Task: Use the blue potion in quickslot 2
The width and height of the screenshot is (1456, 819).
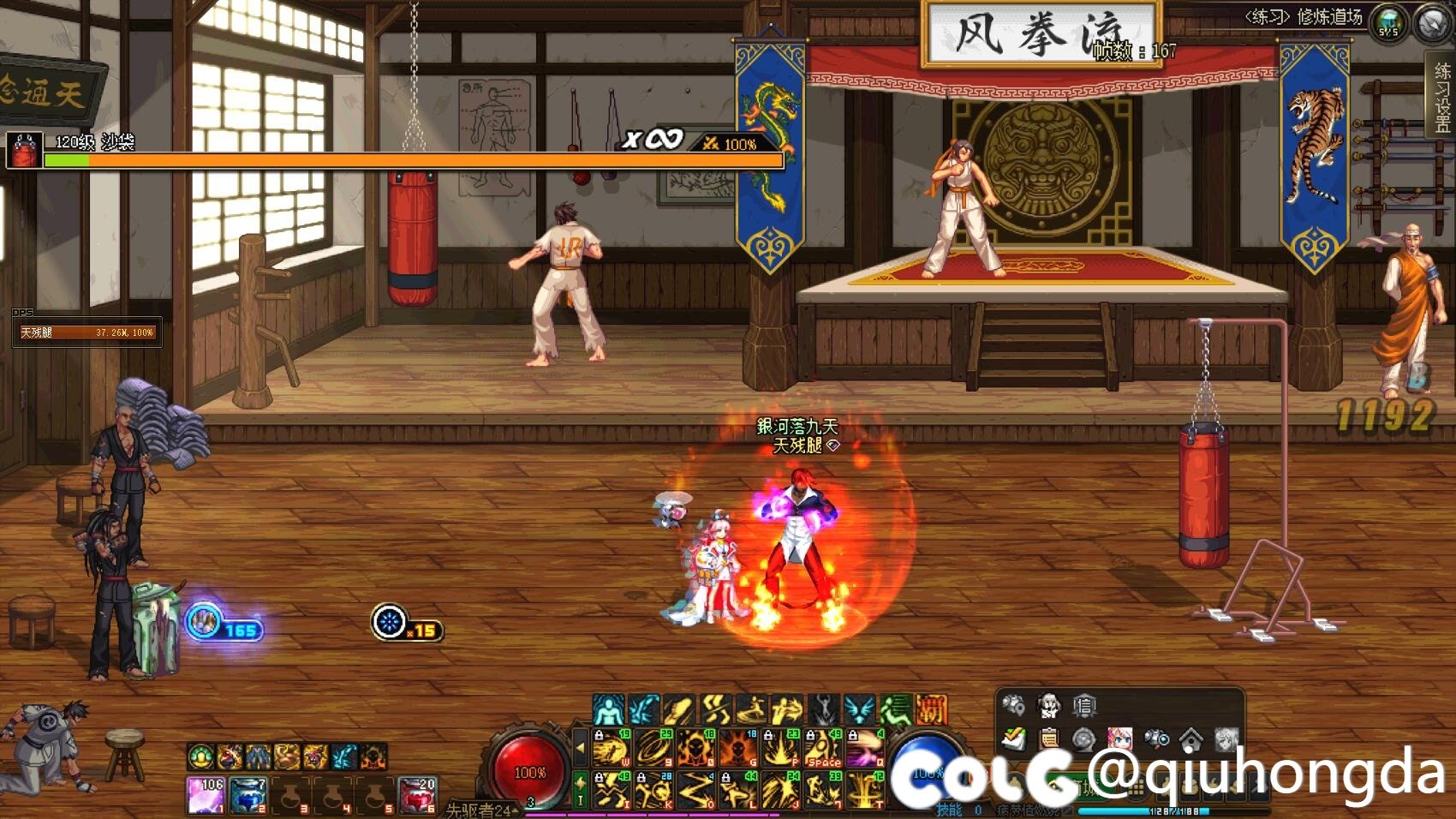Action: [x=248, y=795]
